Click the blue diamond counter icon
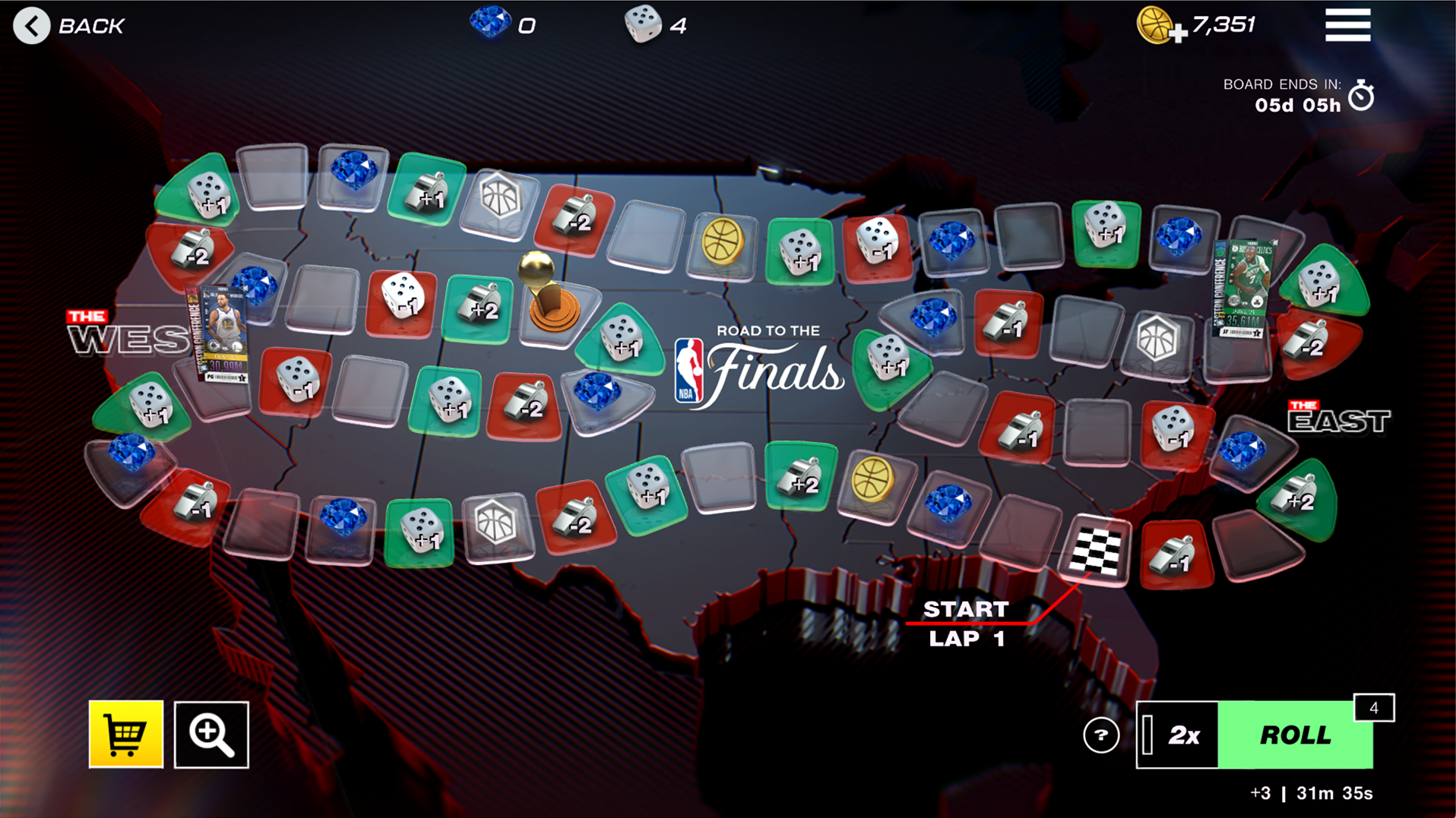This screenshot has height=818, width=1456. tap(492, 24)
